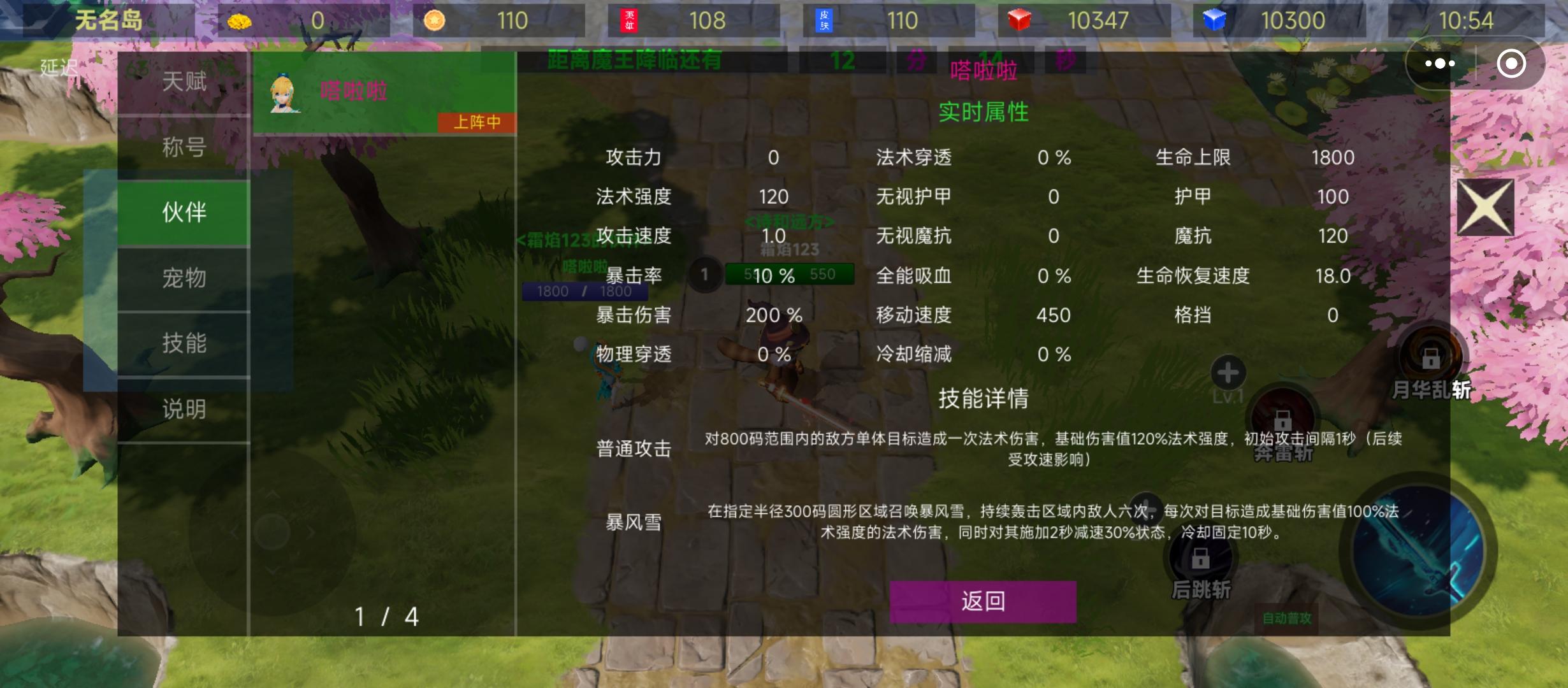Tap the circular mini-program exit icon top right
The image size is (1568, 688).
coord(1511,62)
